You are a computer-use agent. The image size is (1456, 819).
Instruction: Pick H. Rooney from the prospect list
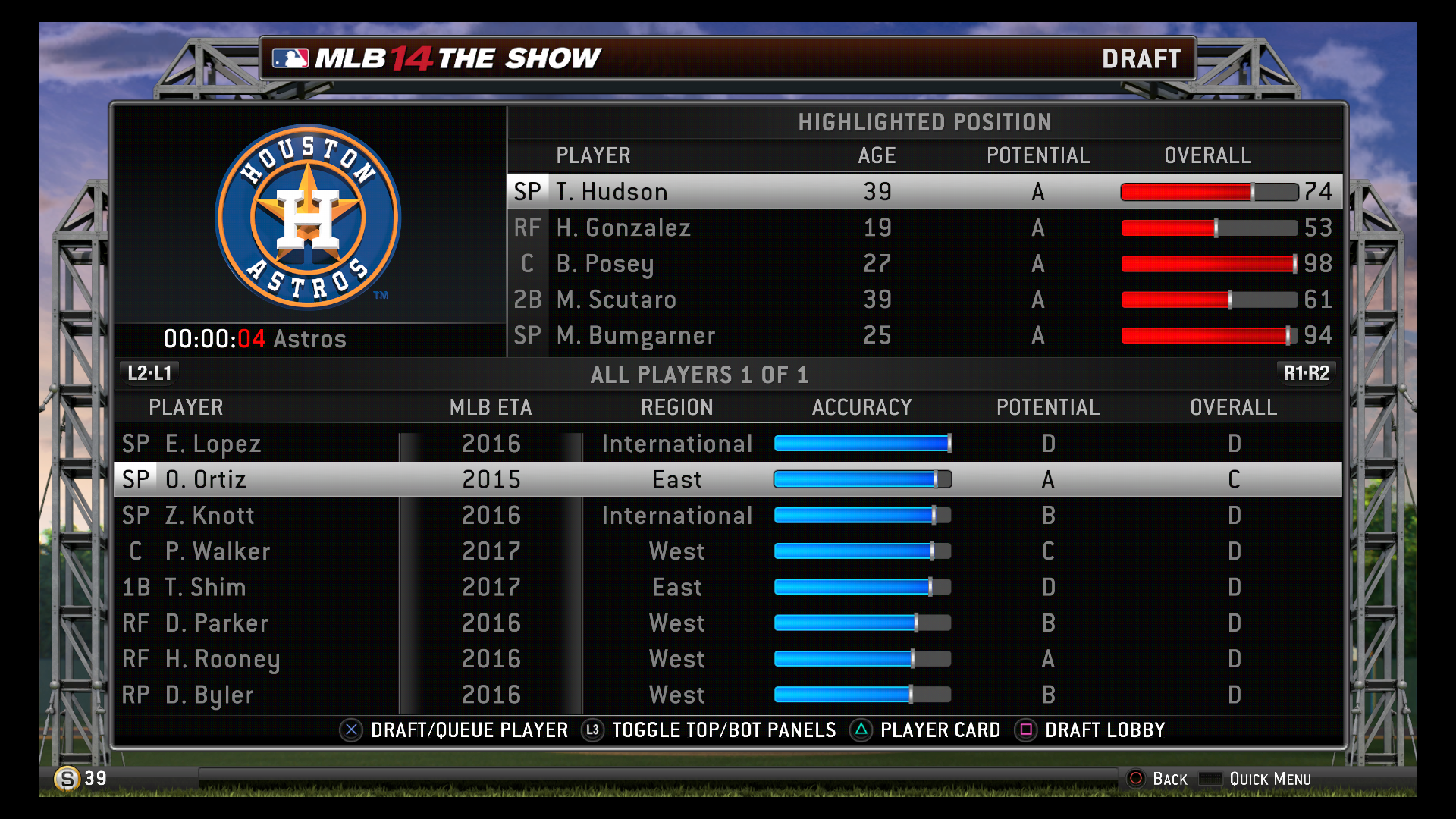222,659
